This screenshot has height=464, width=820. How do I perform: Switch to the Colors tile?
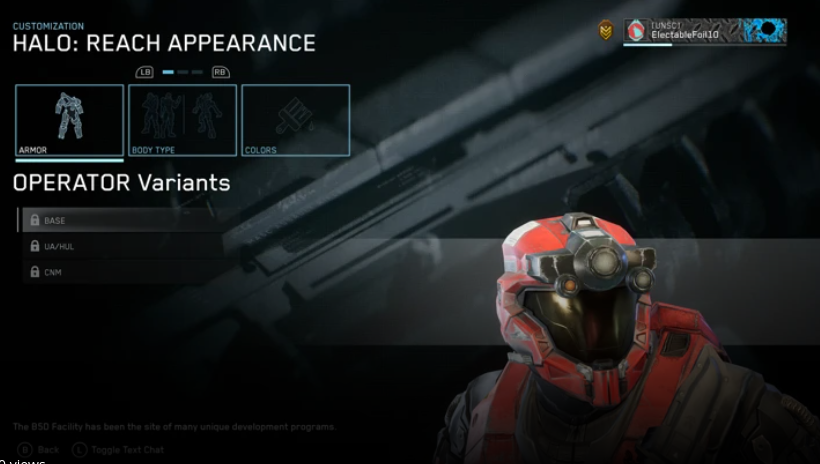(x=296, y=120)
